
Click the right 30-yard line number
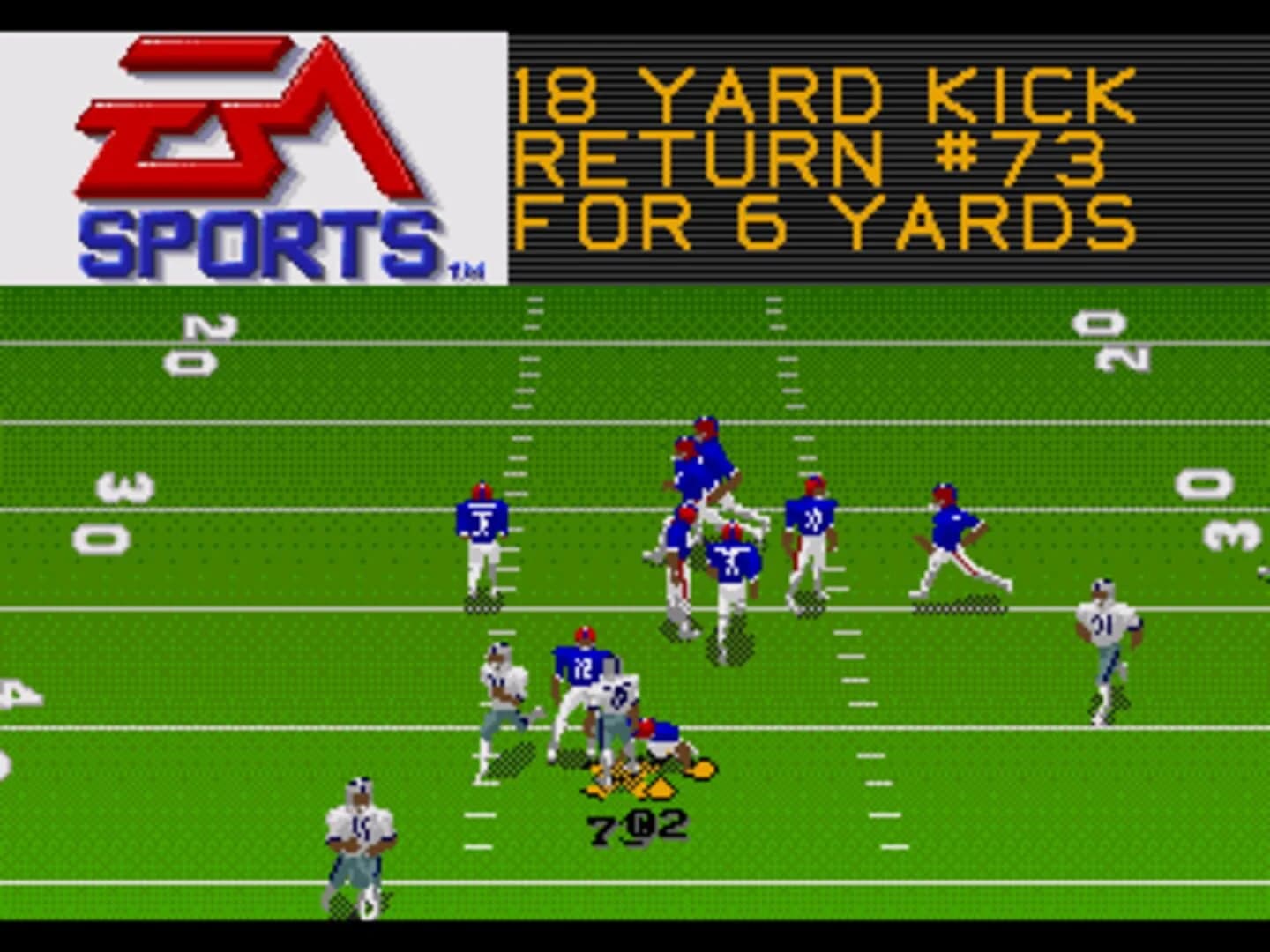click(x=1226, y=511)
